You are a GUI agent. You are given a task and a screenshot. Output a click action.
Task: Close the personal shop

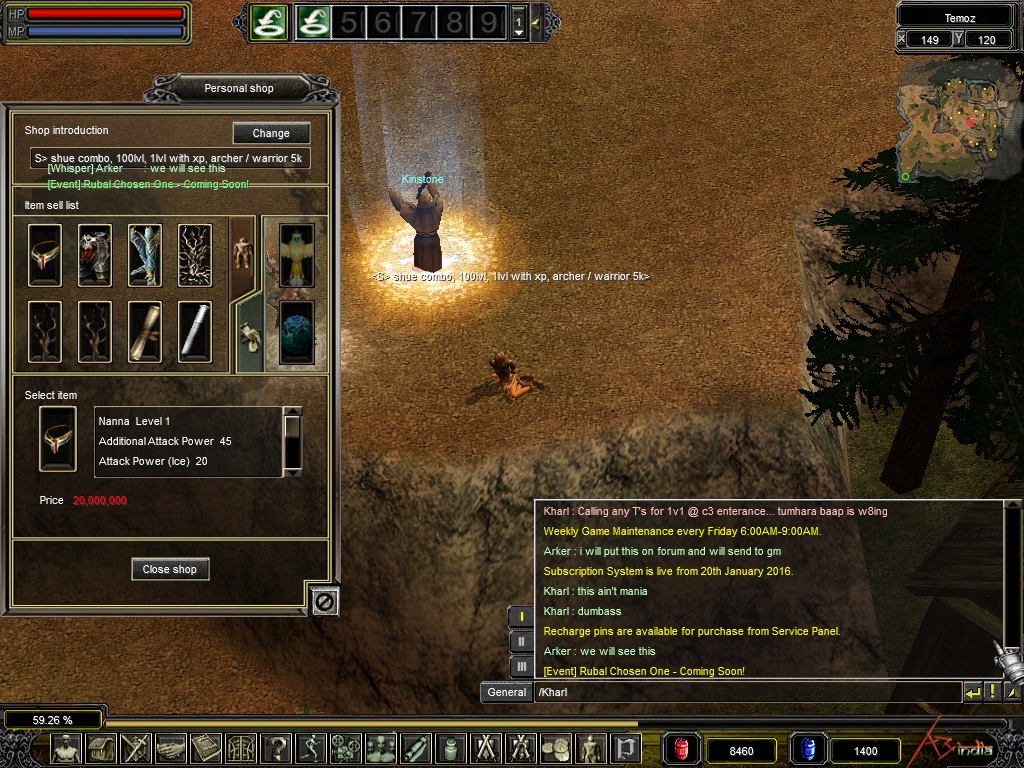(170, 569)
